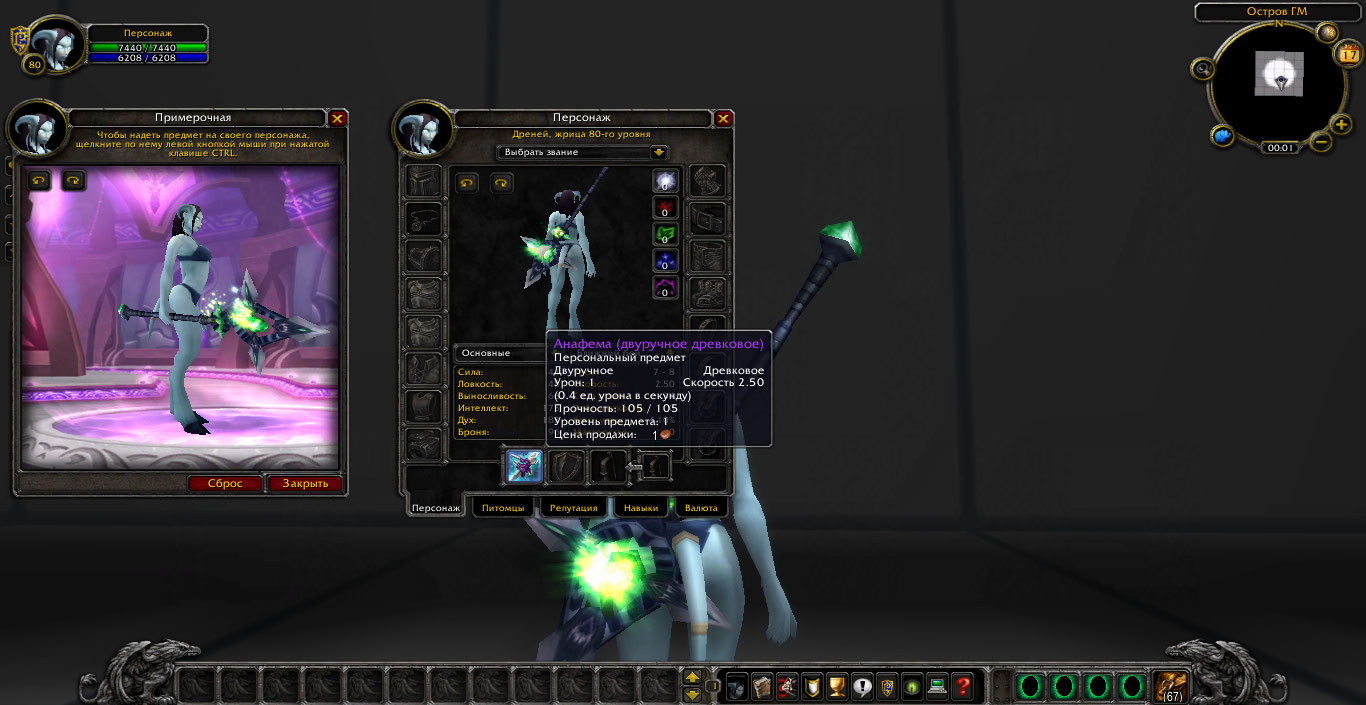Open the calendar showing day 17
This screenshot has height=705, width=1366.
[x=1348, y=55]
